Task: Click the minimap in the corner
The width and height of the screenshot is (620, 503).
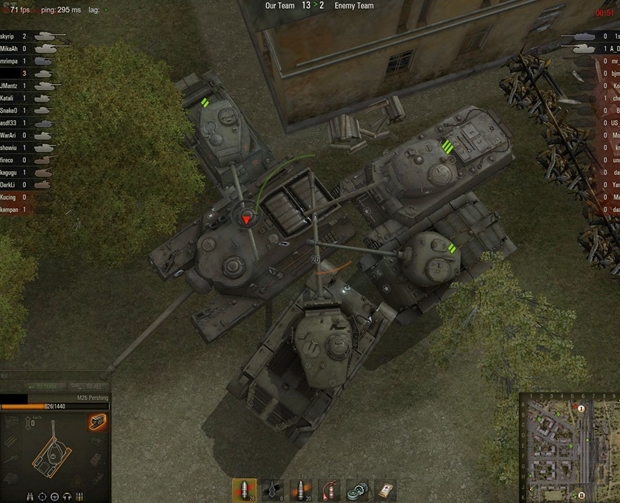Action: click(x=567, y=447)
